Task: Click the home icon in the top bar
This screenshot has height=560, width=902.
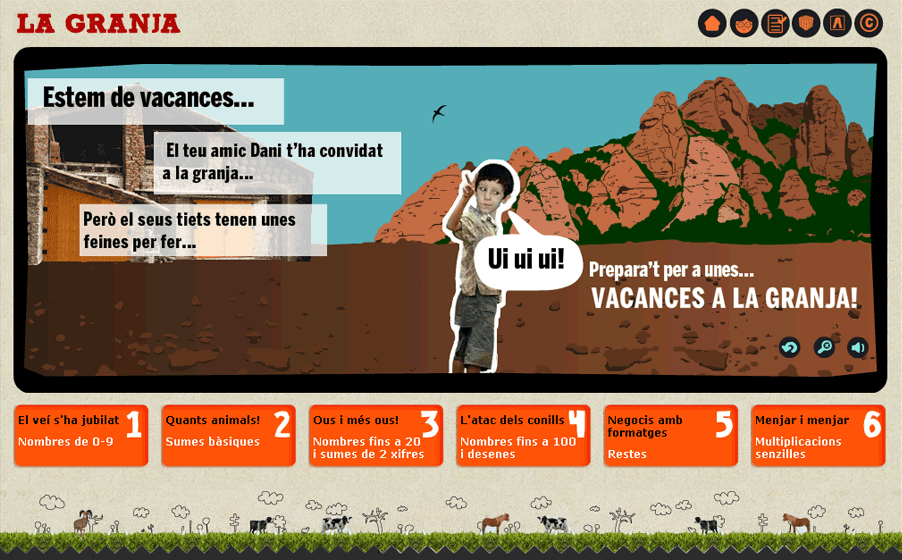Action: (712, 23)
